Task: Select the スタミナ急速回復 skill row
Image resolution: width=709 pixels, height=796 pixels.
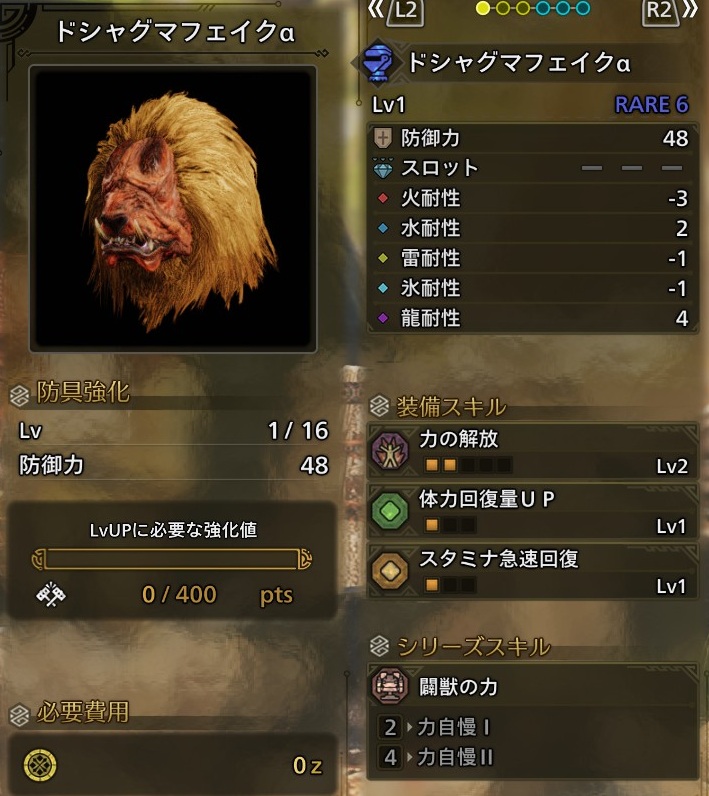Action: click(531, 570)
